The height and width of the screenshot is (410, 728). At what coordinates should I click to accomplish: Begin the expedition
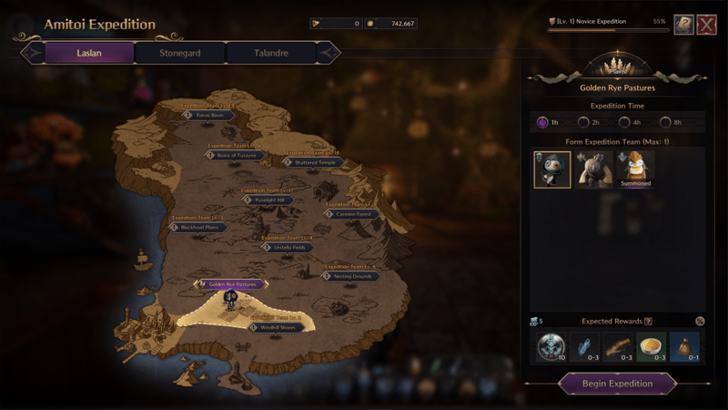[618, 383]
